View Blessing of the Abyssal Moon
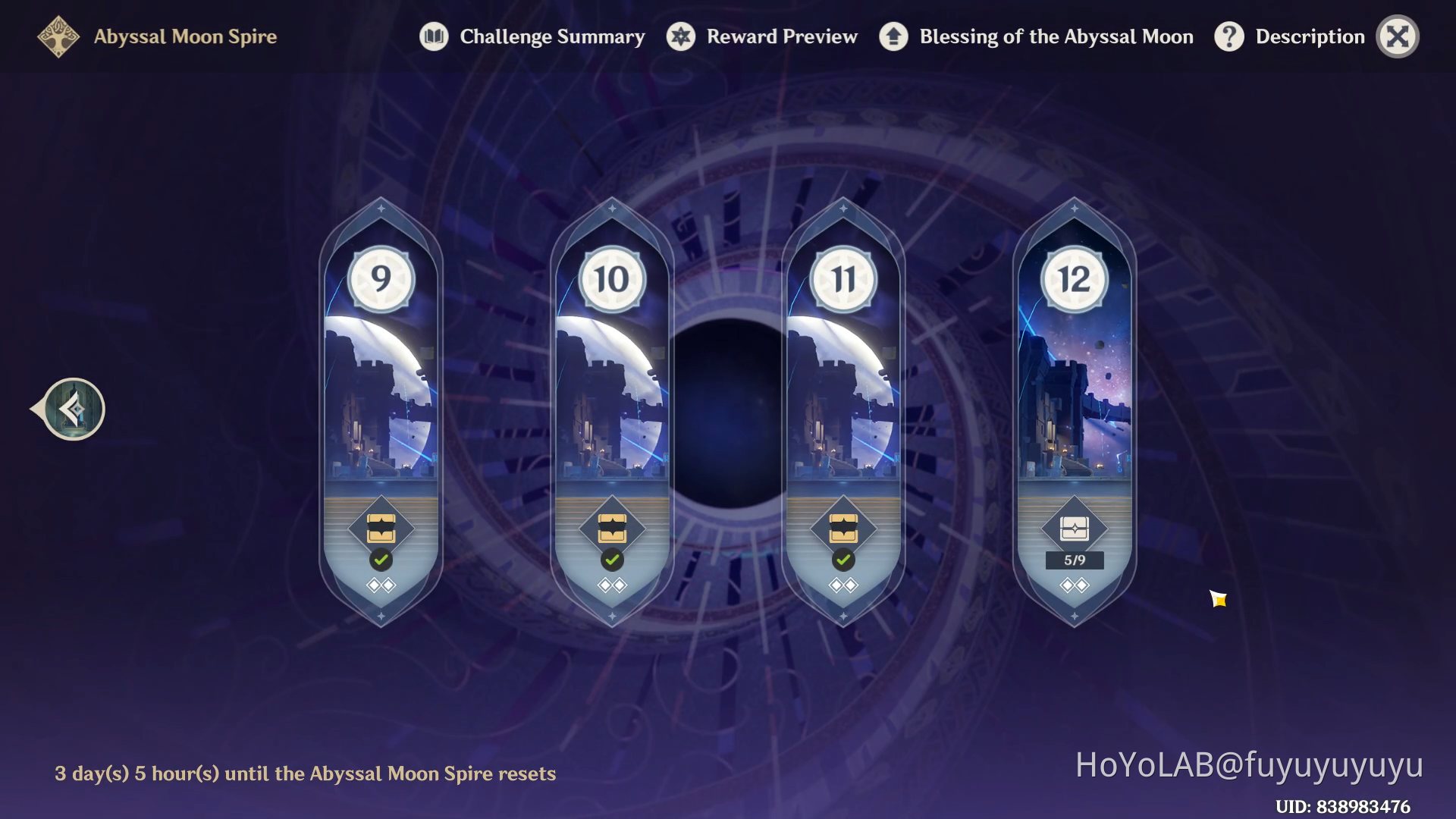1456x819 pixels. coord(893,36)
